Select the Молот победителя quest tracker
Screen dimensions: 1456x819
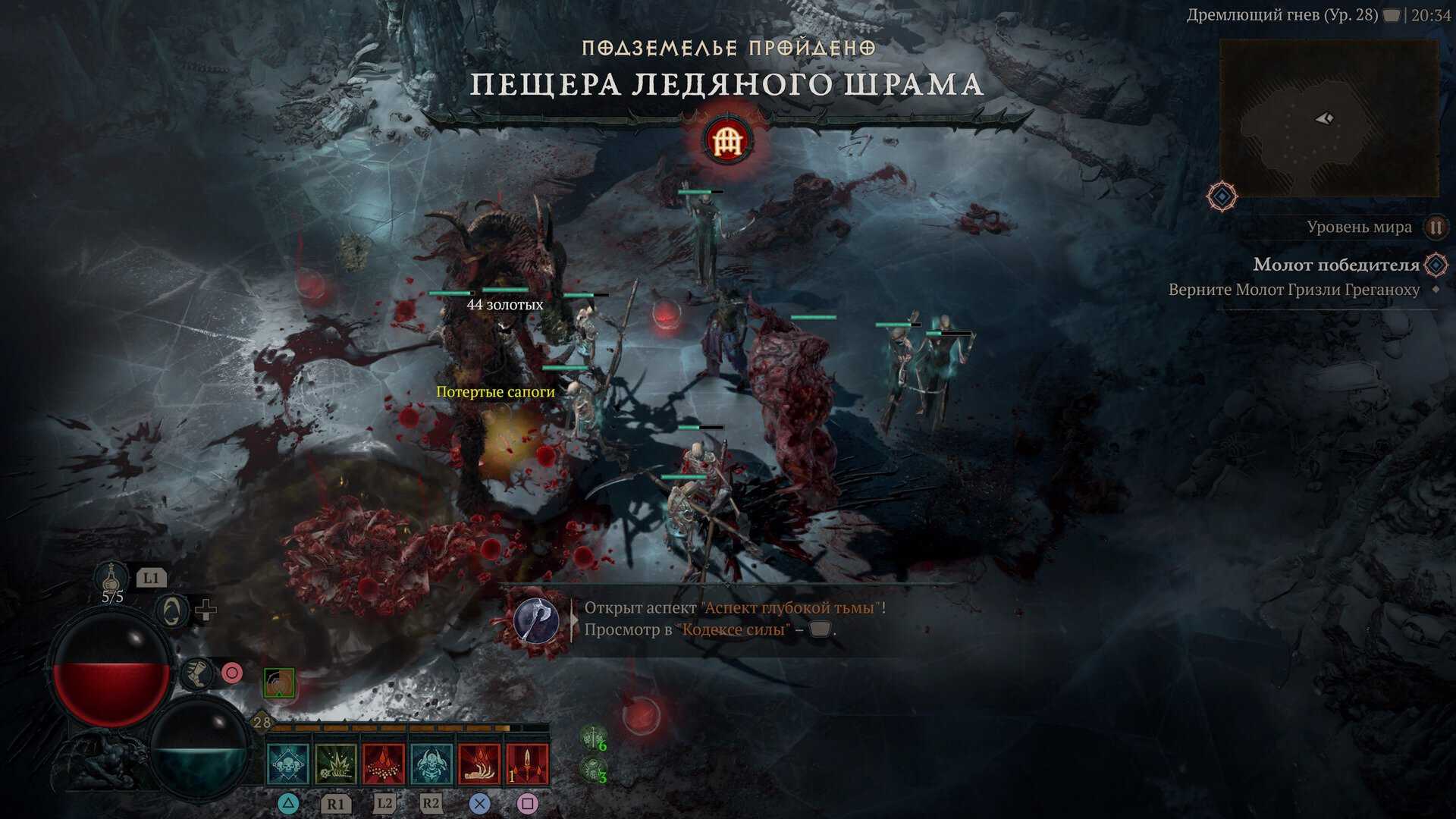1335,265
